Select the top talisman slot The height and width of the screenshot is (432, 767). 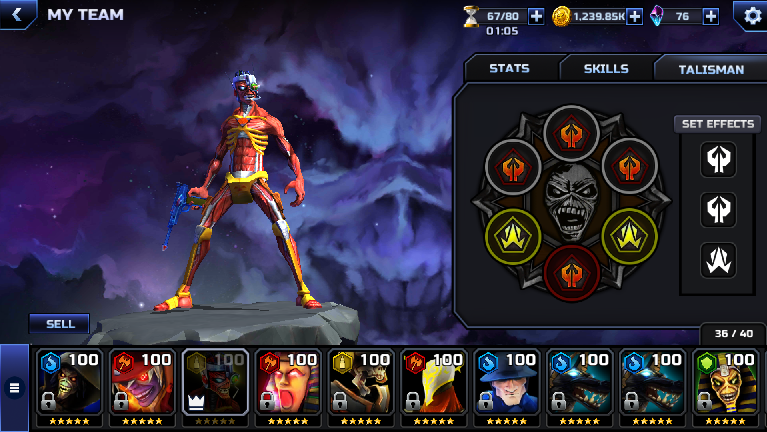571,133
